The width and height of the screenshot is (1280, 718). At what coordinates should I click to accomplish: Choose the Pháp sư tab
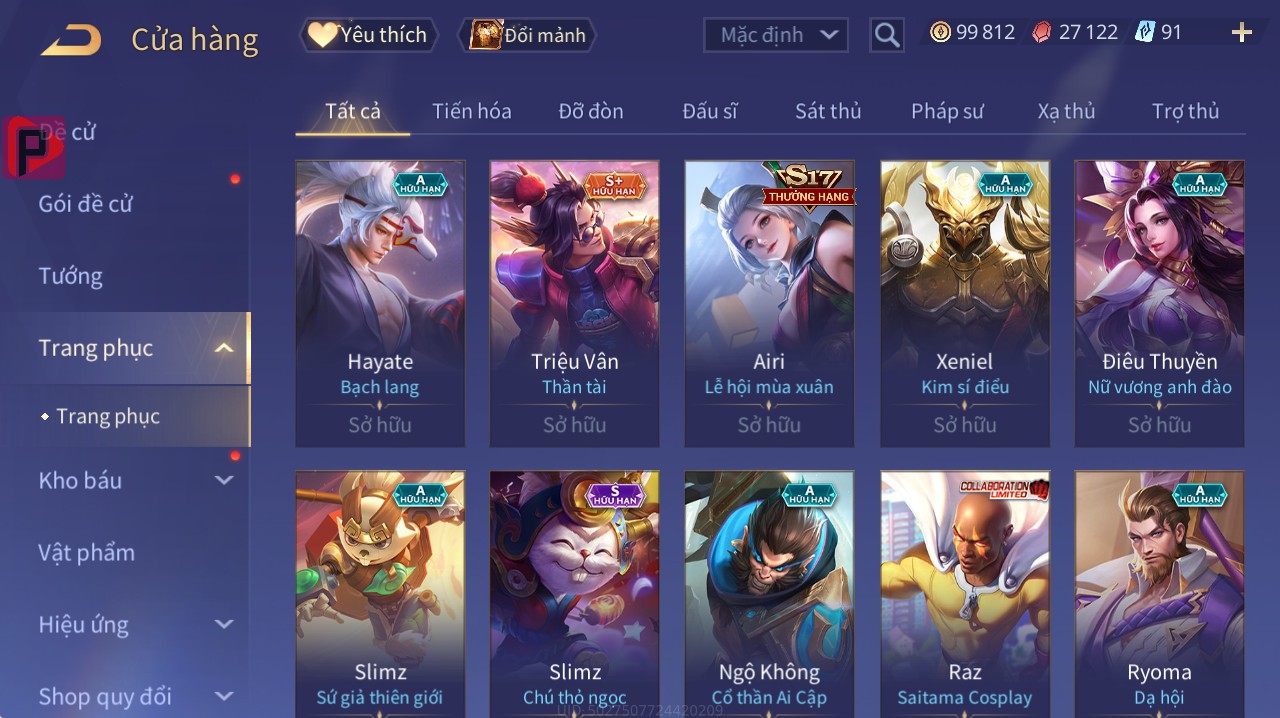pos(947,111)
